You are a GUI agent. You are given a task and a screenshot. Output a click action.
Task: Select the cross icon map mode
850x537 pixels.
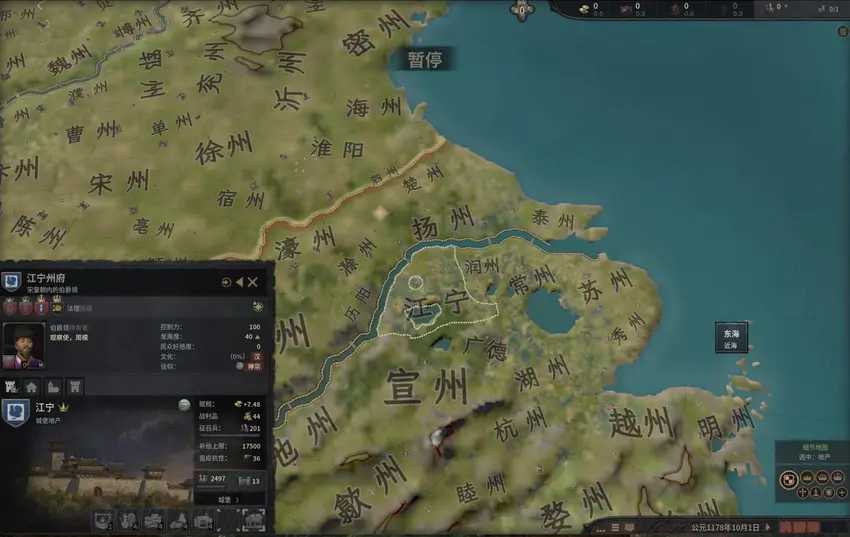tap(802, 493)
